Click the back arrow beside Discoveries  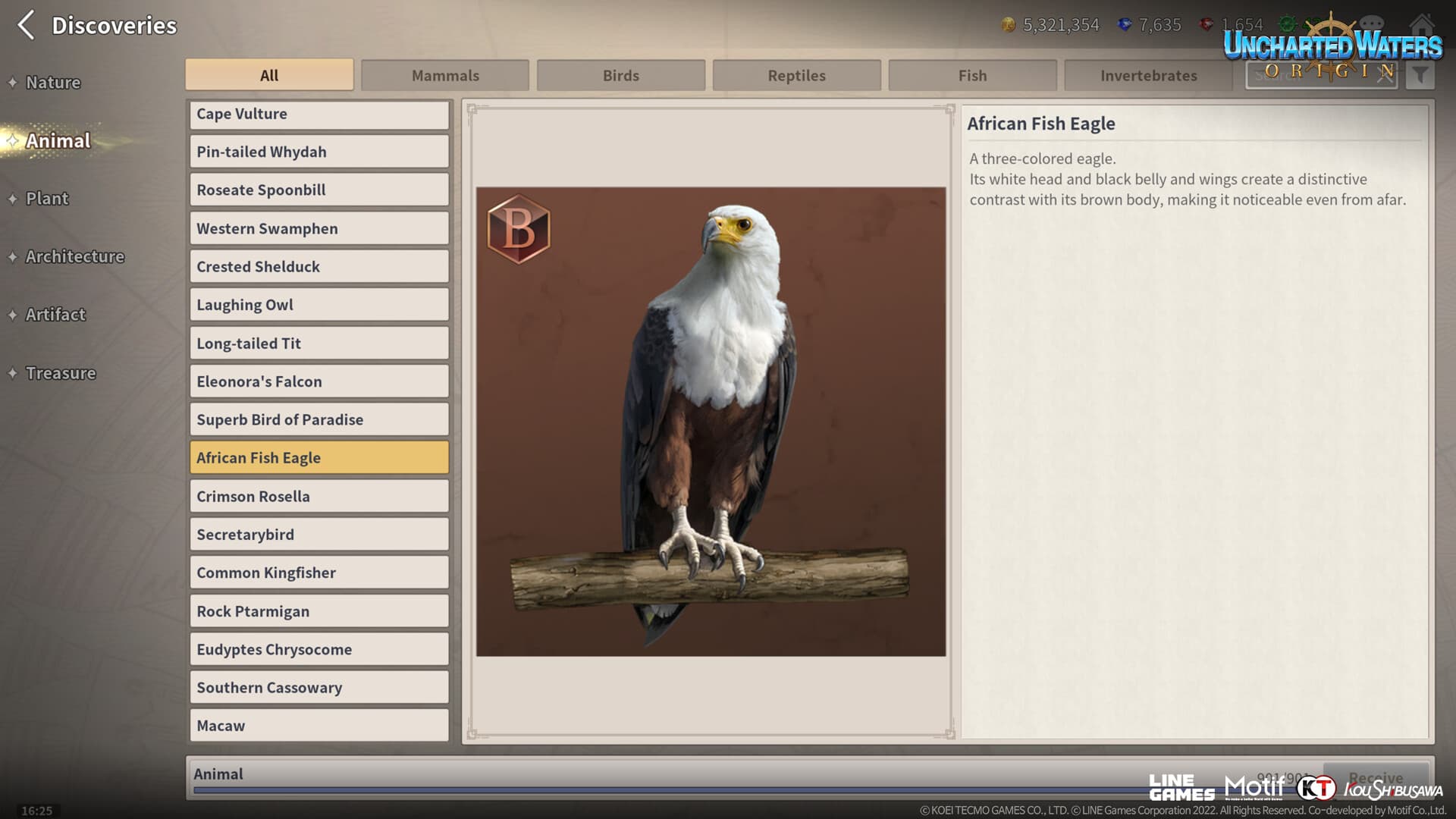[25, 25]
